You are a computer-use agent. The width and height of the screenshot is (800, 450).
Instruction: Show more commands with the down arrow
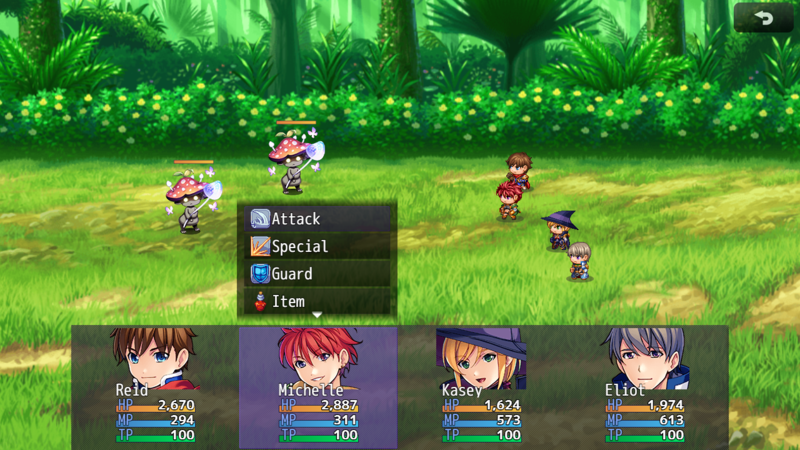(317, 315)
